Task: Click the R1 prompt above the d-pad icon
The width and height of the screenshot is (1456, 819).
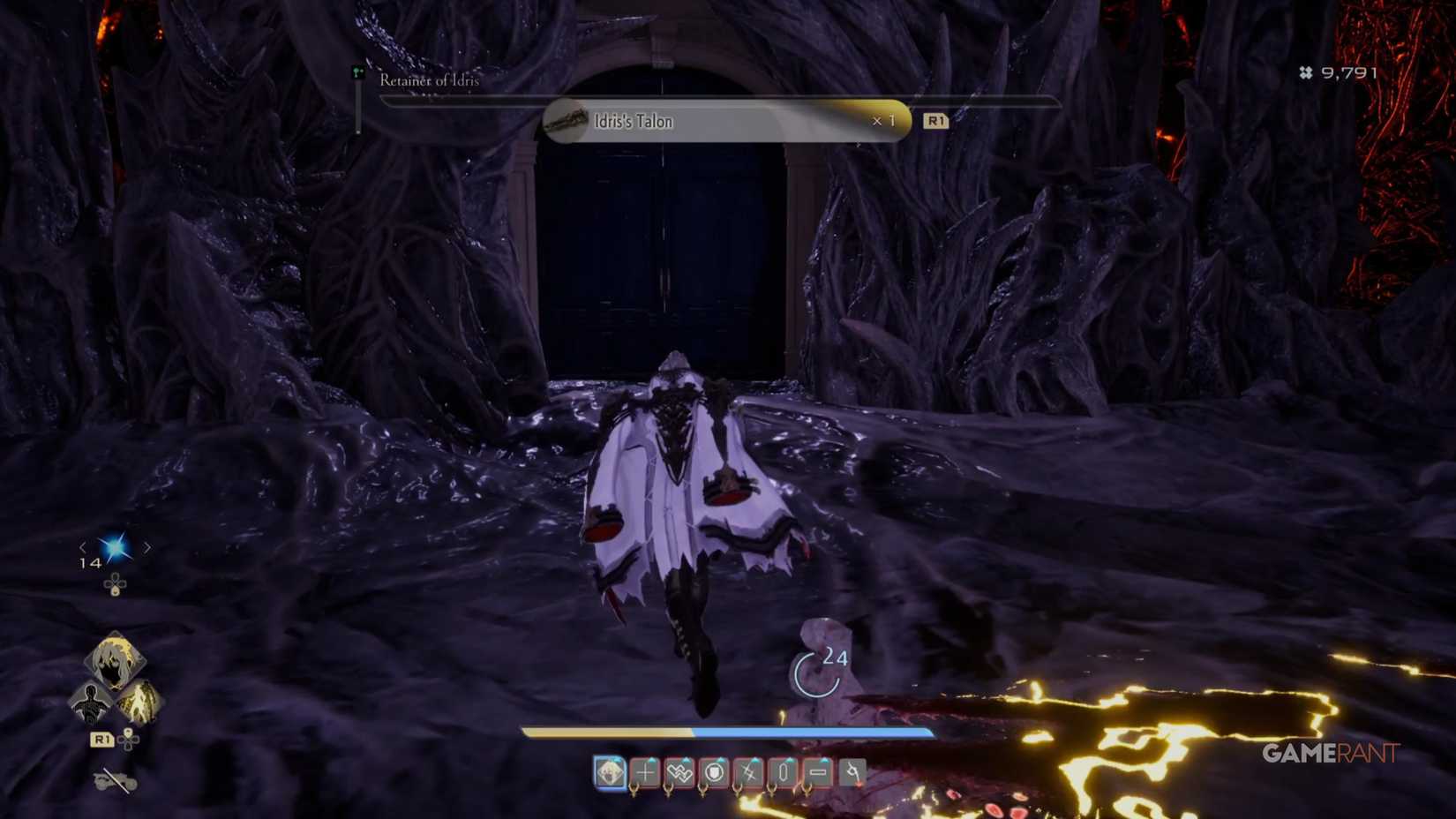Action: click(101, 738)
